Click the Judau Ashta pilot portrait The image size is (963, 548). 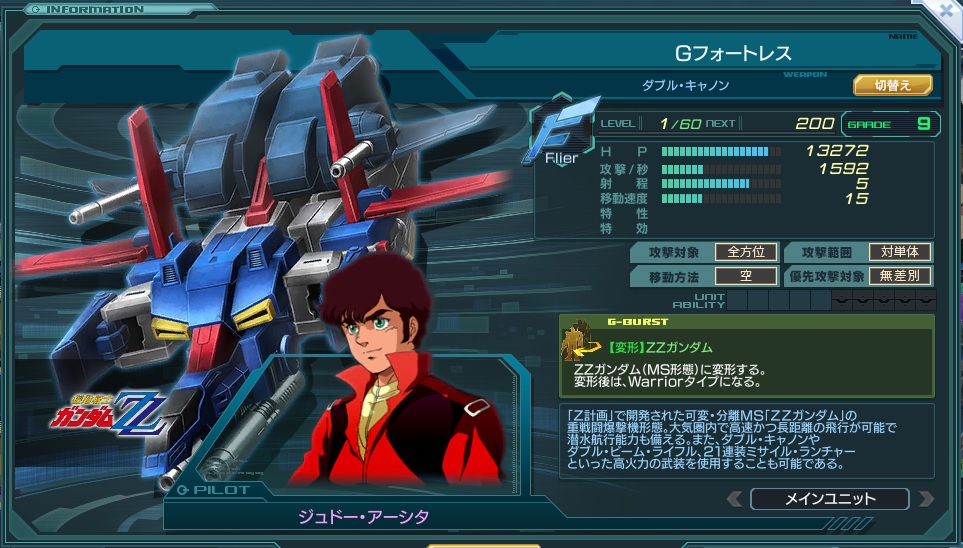(393, 384)
